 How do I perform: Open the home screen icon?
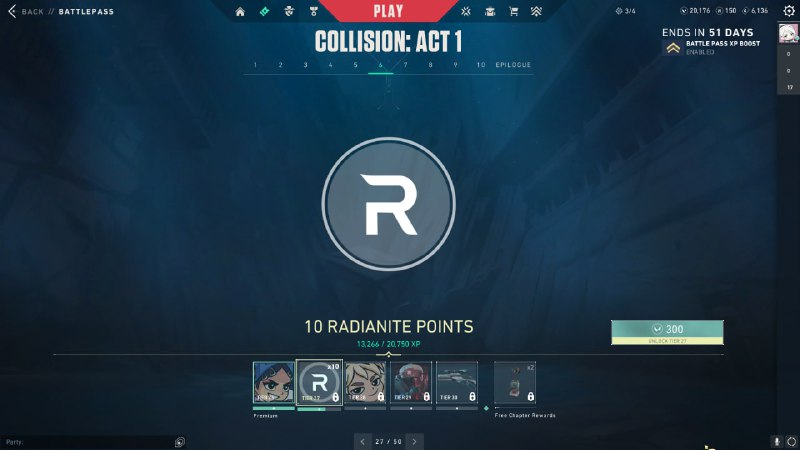(240, 11)
